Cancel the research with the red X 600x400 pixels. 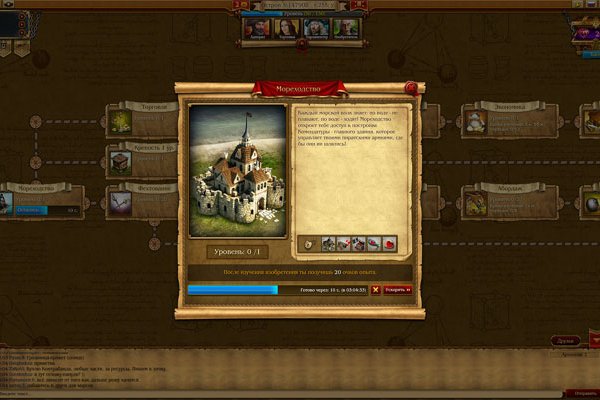tap(376, 290)
